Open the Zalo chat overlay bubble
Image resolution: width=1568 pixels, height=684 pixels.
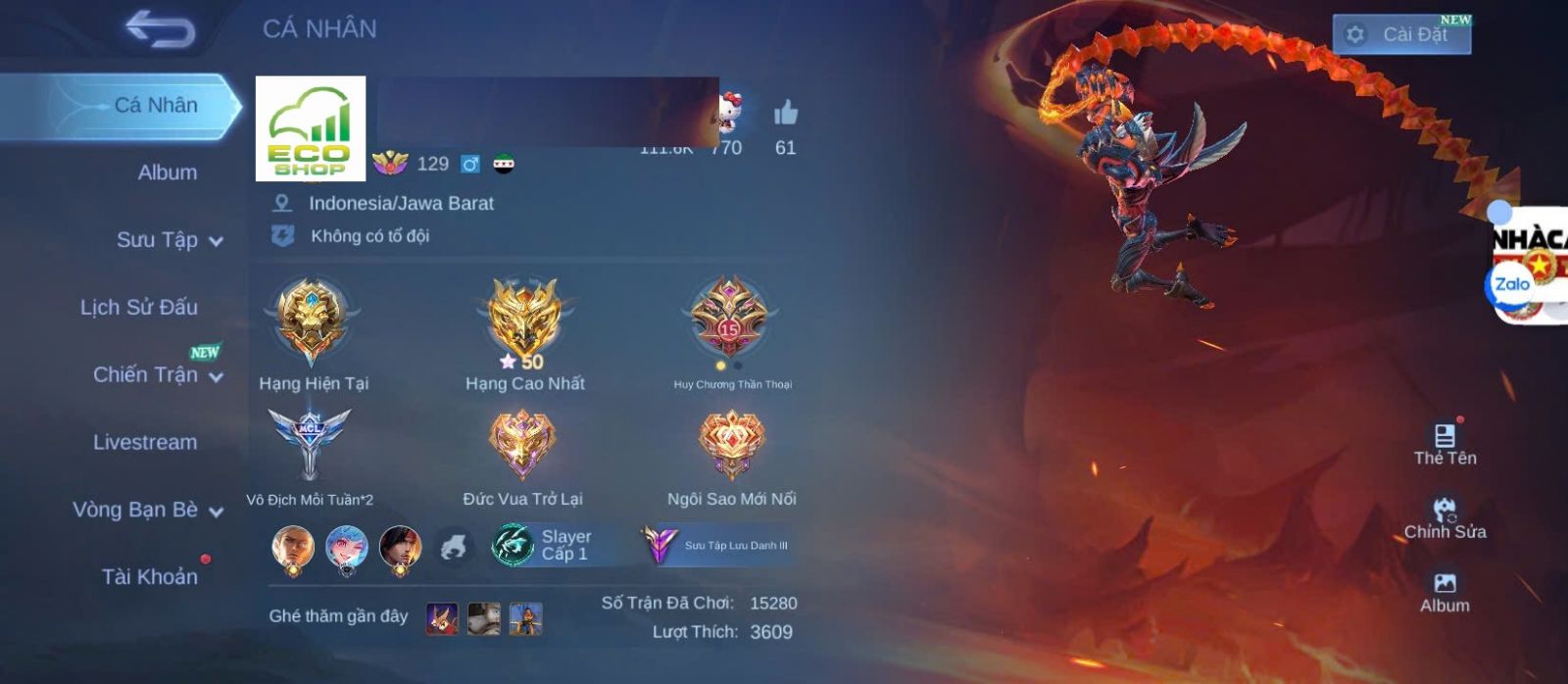coord(1512,285)
